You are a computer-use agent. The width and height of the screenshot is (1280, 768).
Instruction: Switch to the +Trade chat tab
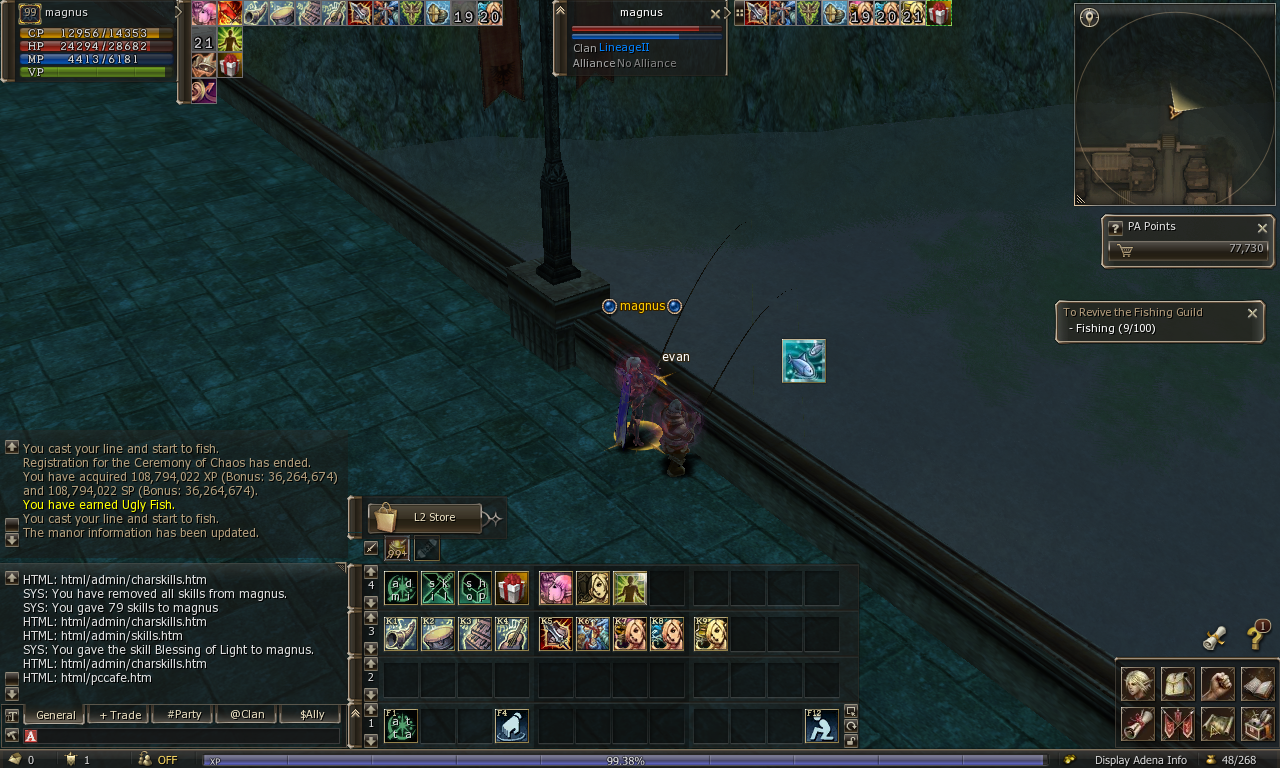118,714
